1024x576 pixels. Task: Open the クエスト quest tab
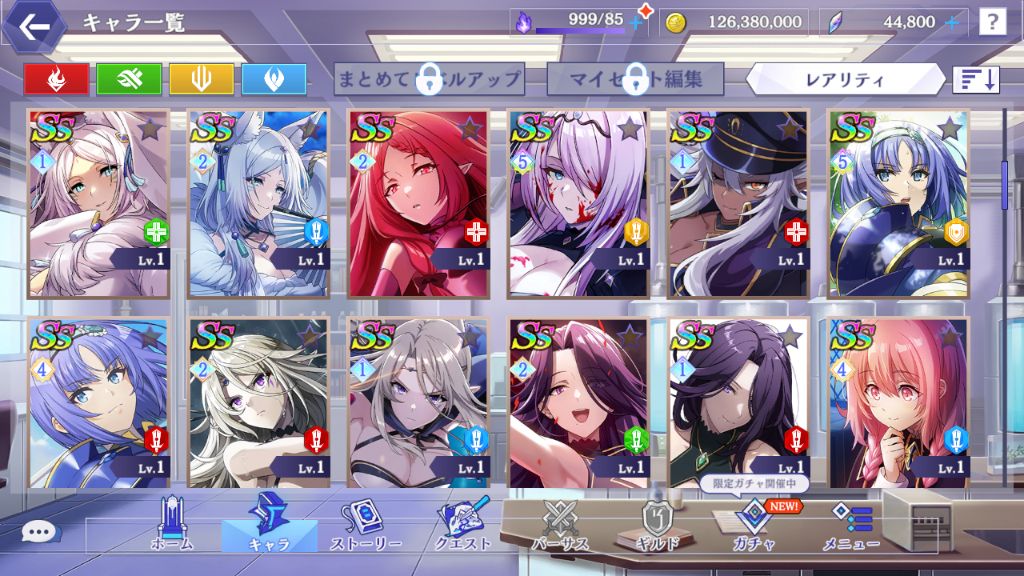(464, 525)
